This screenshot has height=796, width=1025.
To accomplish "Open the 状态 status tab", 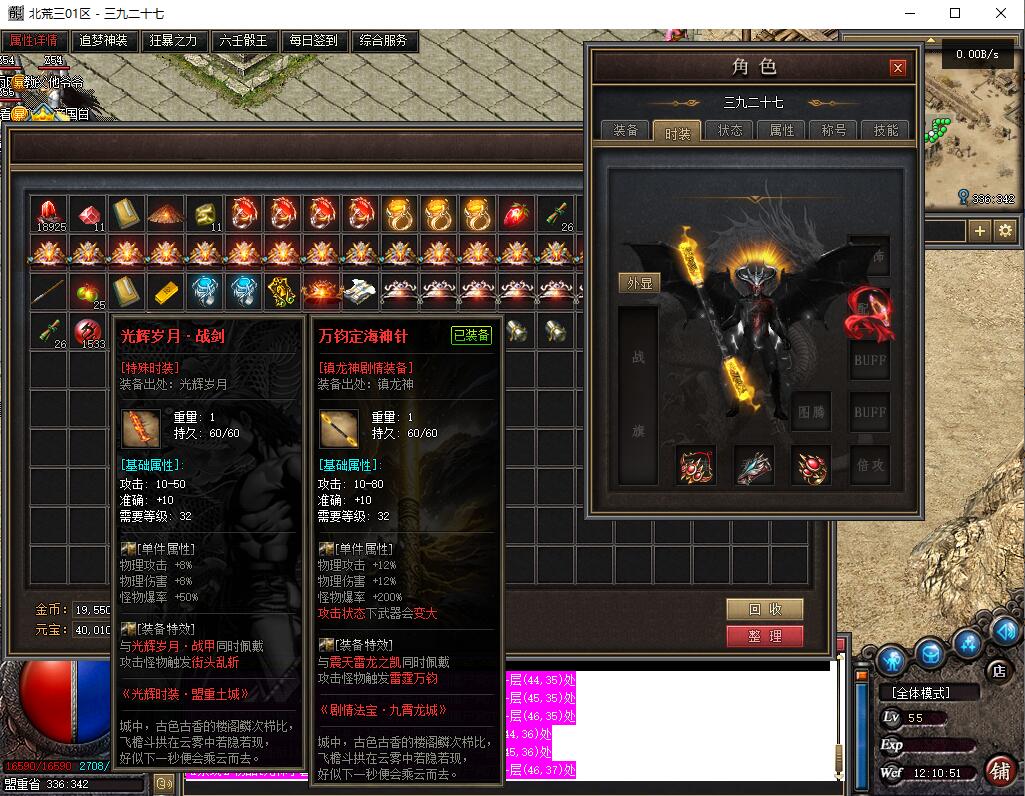I will tap(730, 131).
